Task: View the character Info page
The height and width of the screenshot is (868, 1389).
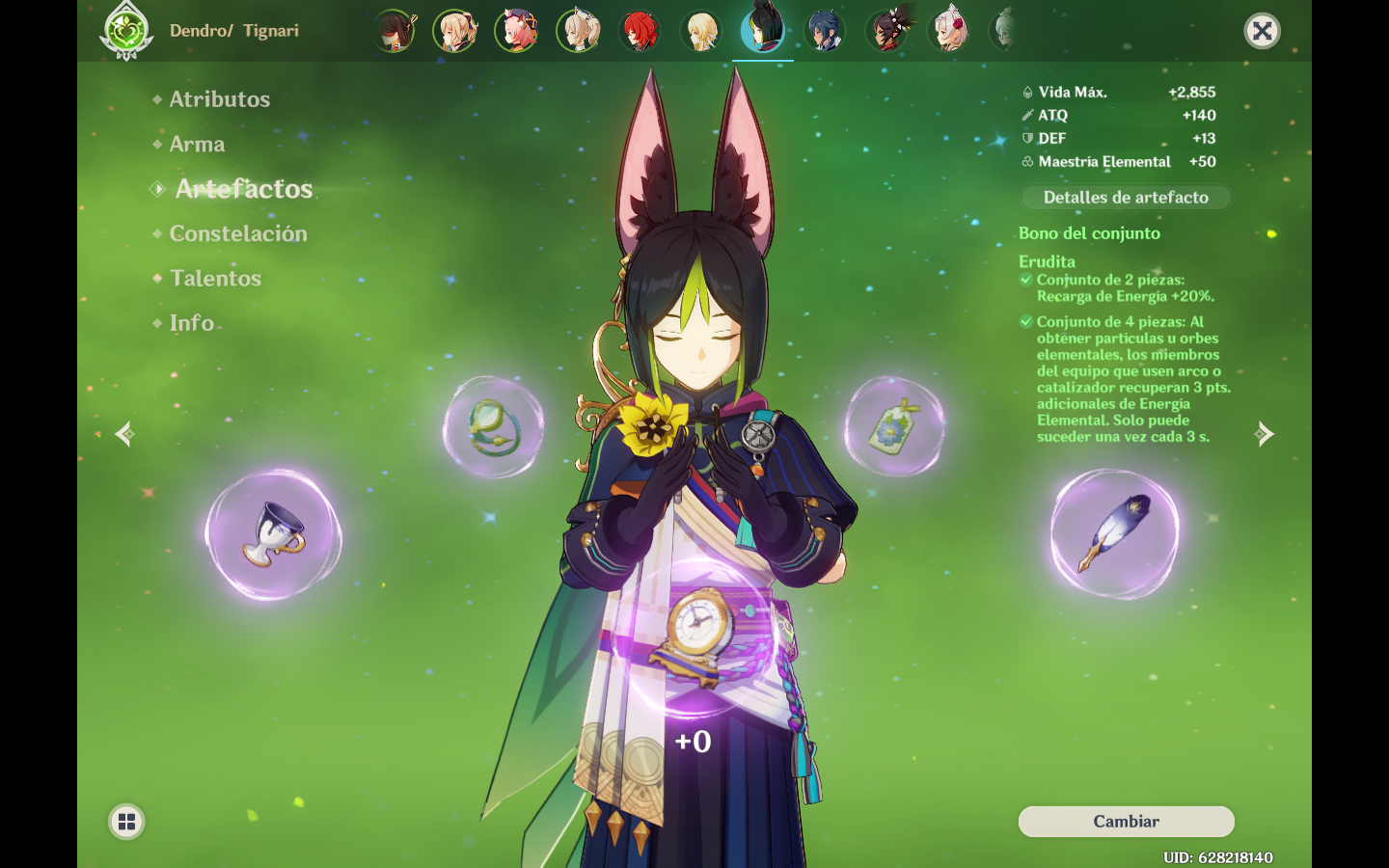Action: 192,323
